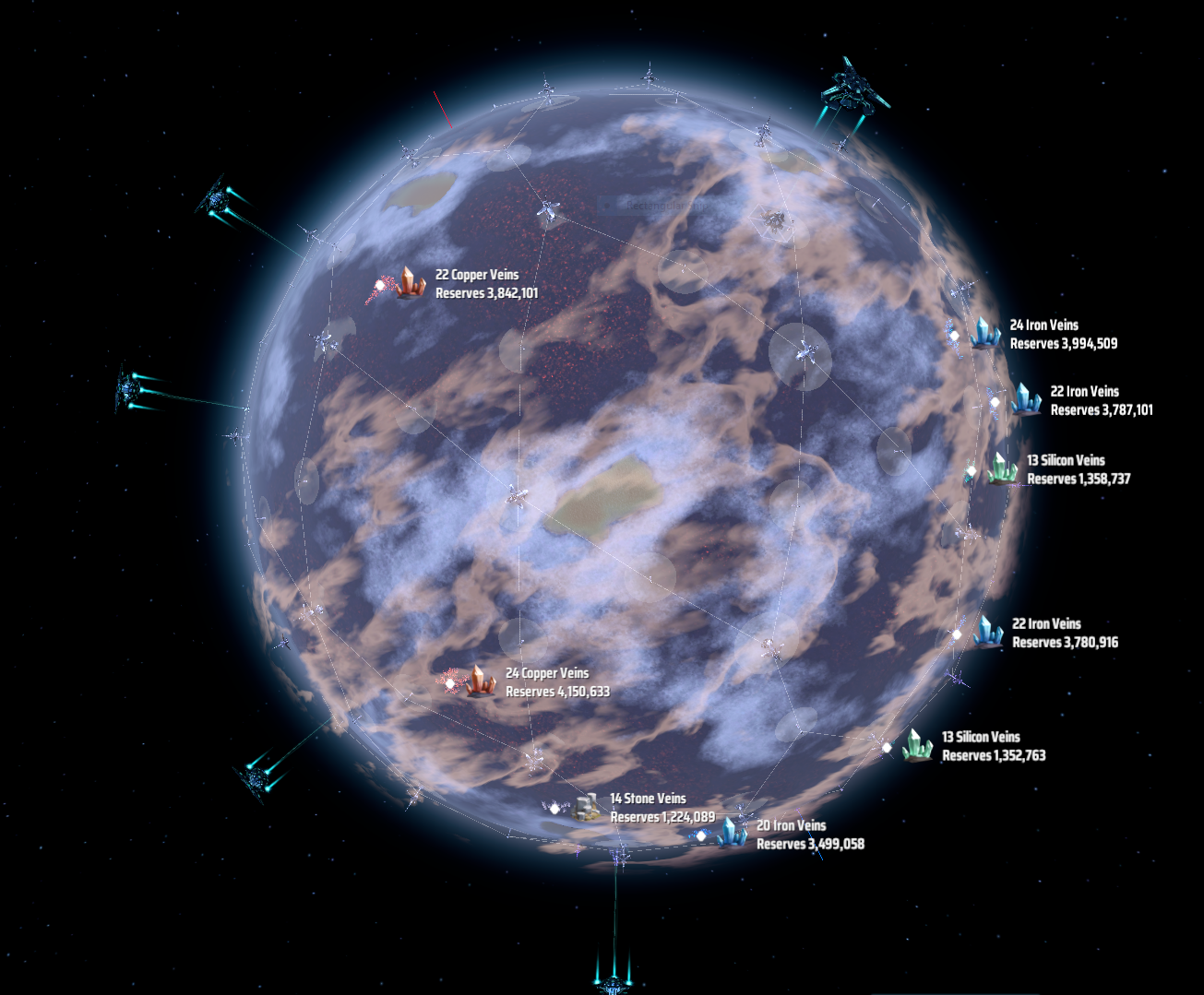Viewport: 1204px width, 995px height.
Task: Click the 20 Iron Veins text label
Action: (x=792, y=825)
